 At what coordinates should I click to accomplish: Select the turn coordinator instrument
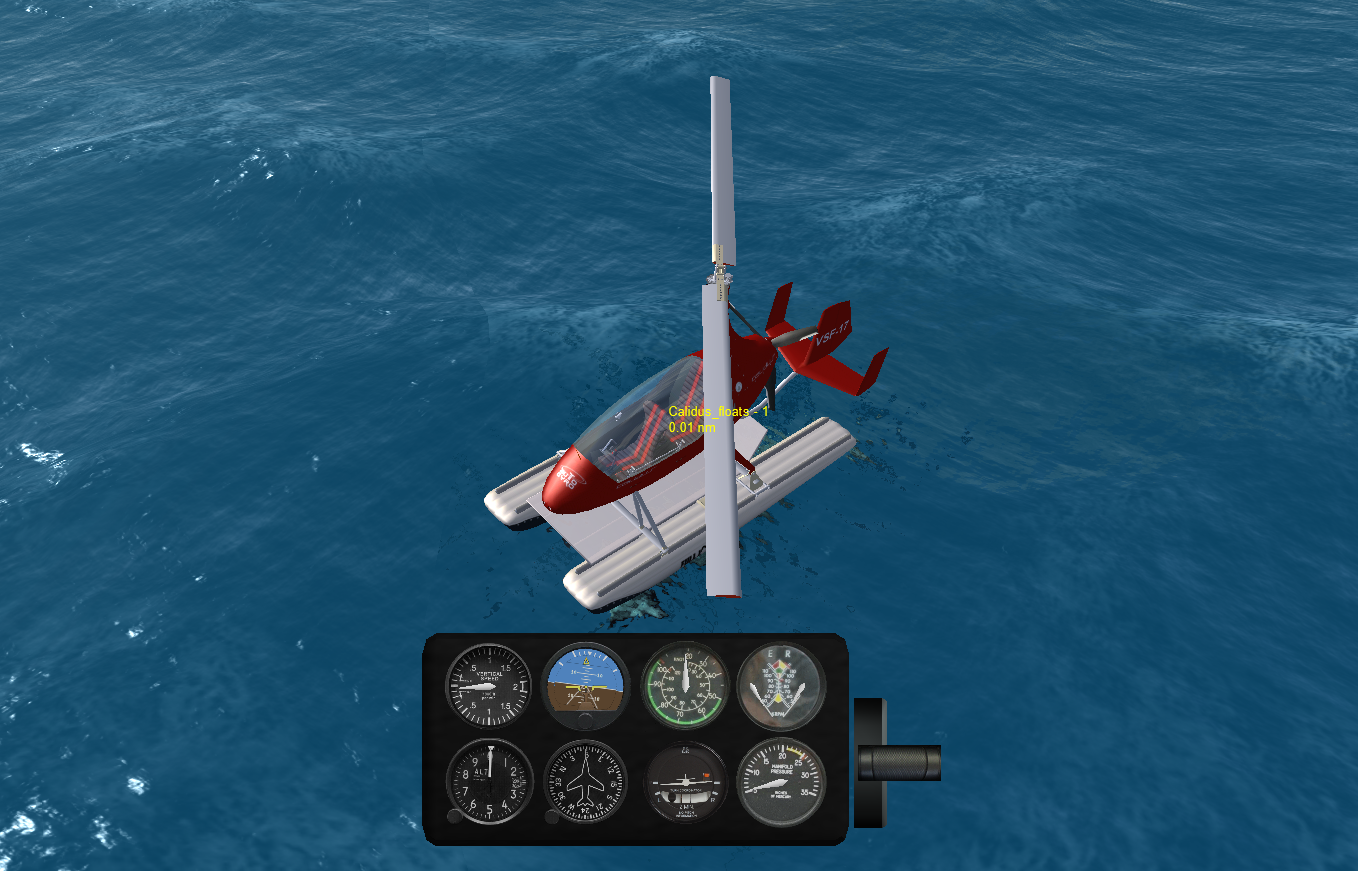685,784
